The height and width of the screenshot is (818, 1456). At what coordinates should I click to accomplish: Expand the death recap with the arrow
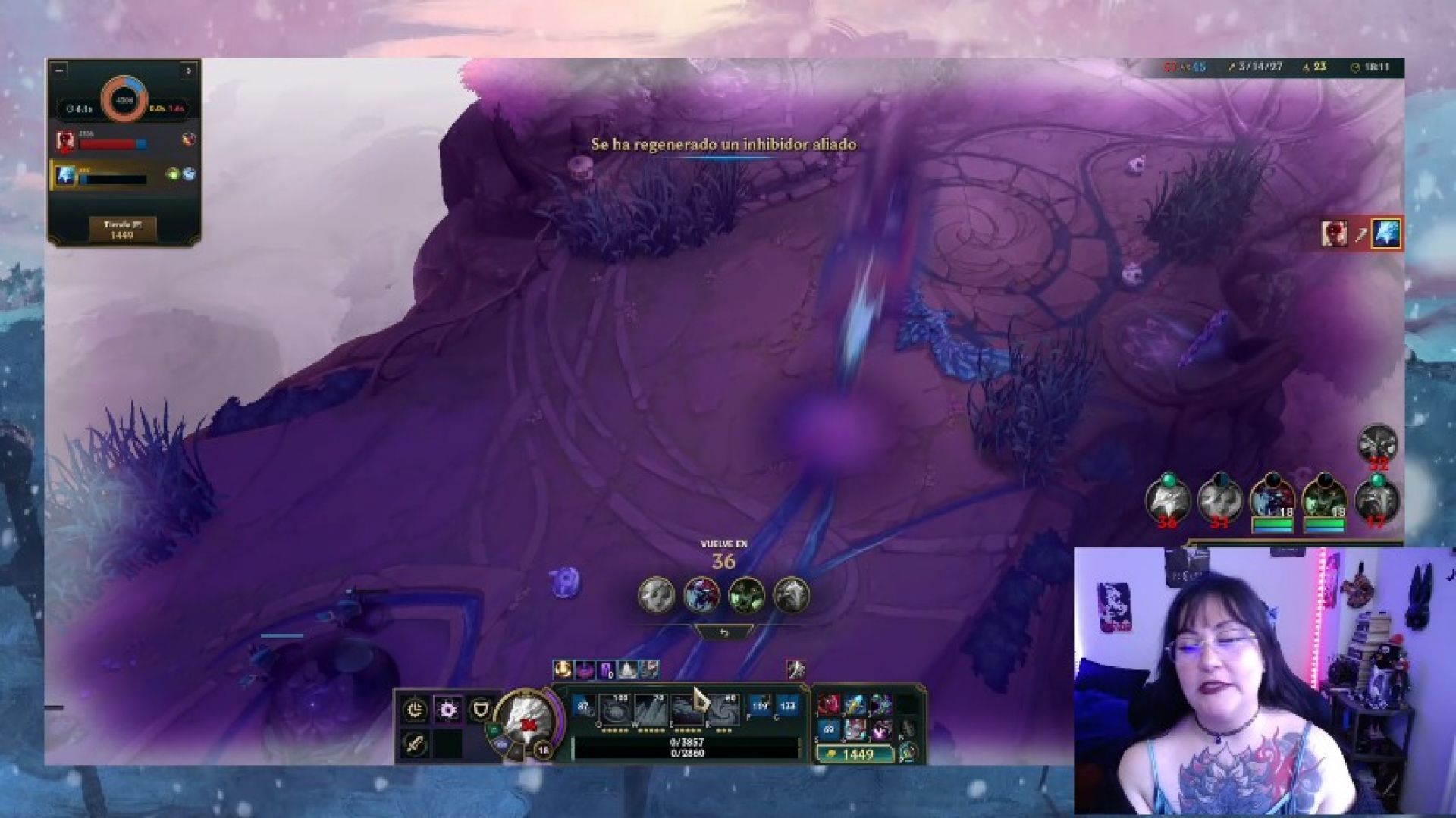click(189, 71)
